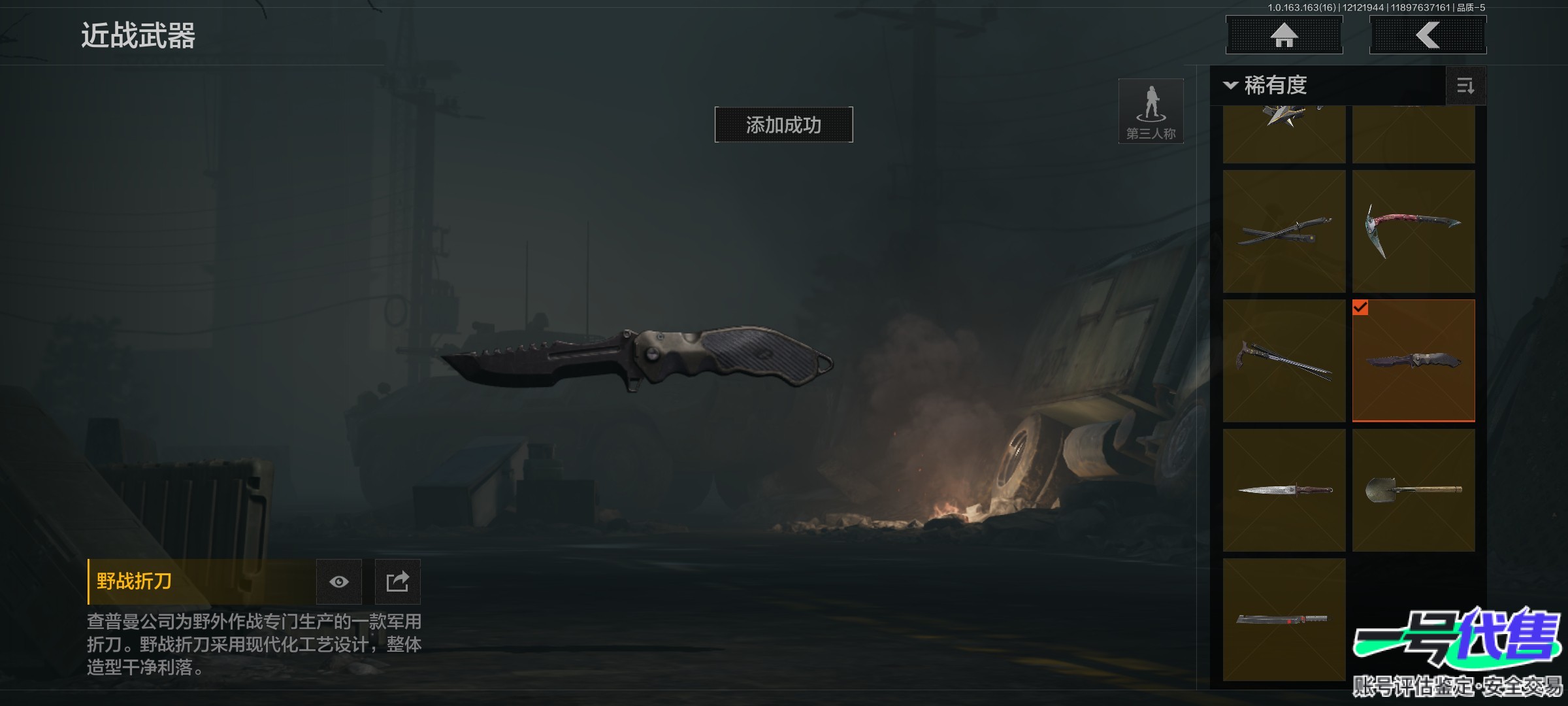Select the checked folding knife slot
This screenshot has width=1568, height=706.
[x=1413, y=361]
